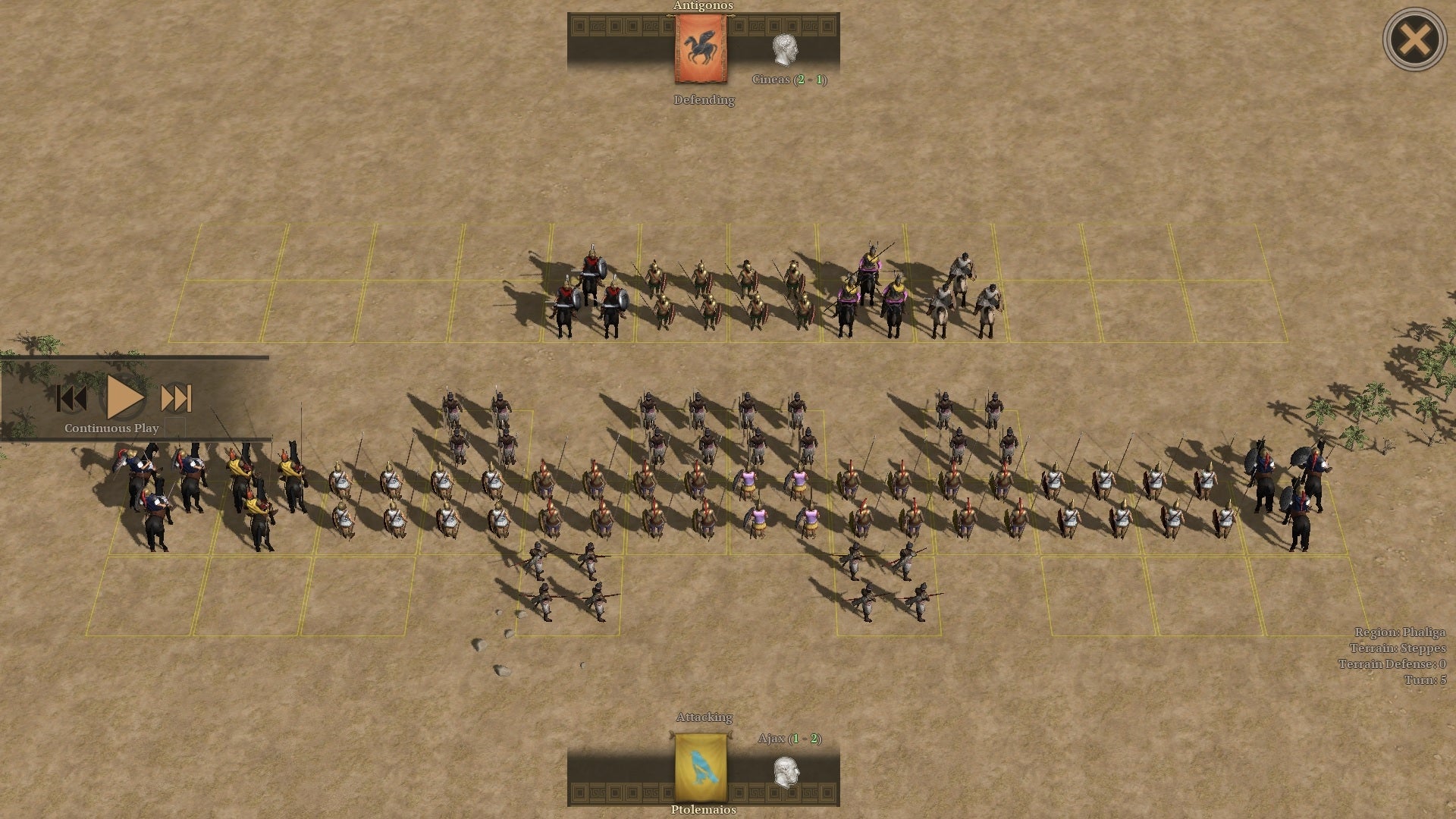
Task: Click the Antigonos faction name
Action: [703, 6]
